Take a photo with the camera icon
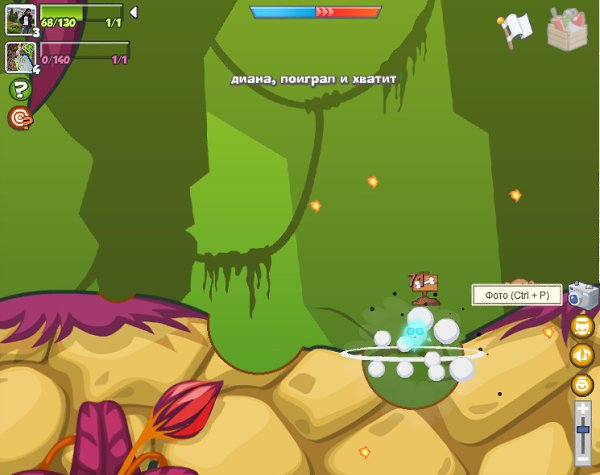 coord(582,295)
